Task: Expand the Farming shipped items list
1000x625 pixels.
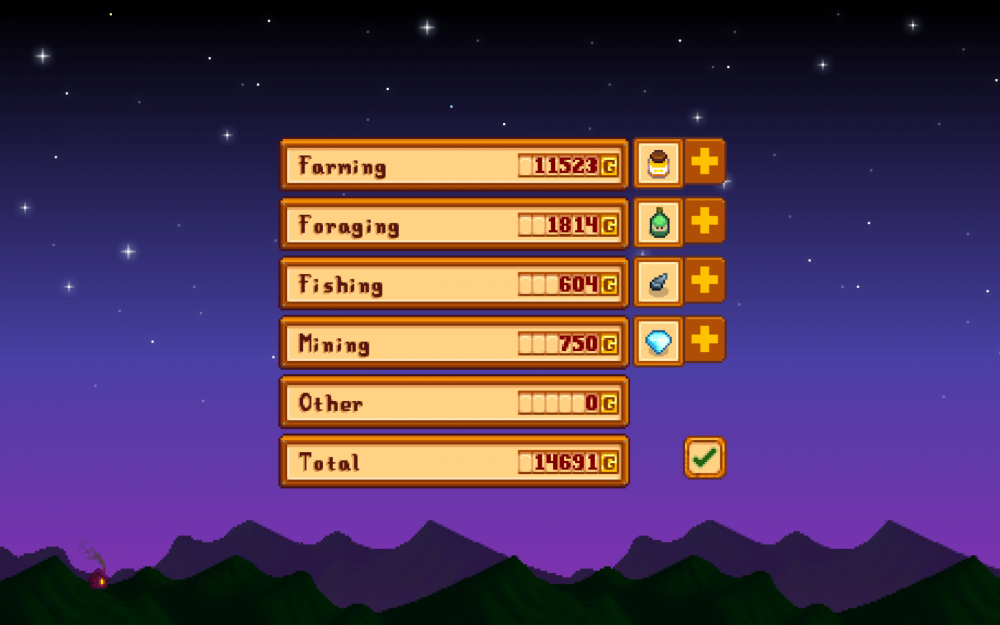Action: coord(704,162)
